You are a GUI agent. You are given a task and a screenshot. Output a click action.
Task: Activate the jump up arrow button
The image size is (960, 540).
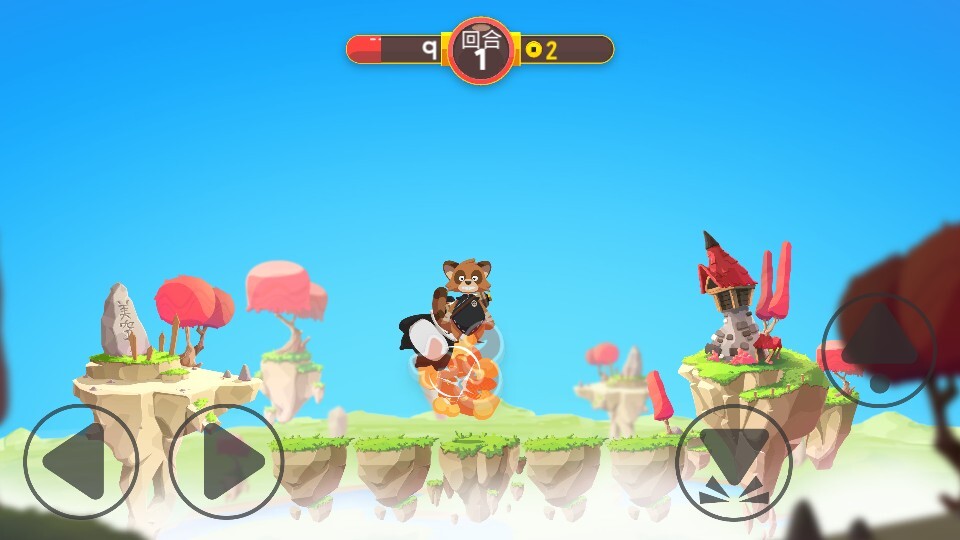879,350
